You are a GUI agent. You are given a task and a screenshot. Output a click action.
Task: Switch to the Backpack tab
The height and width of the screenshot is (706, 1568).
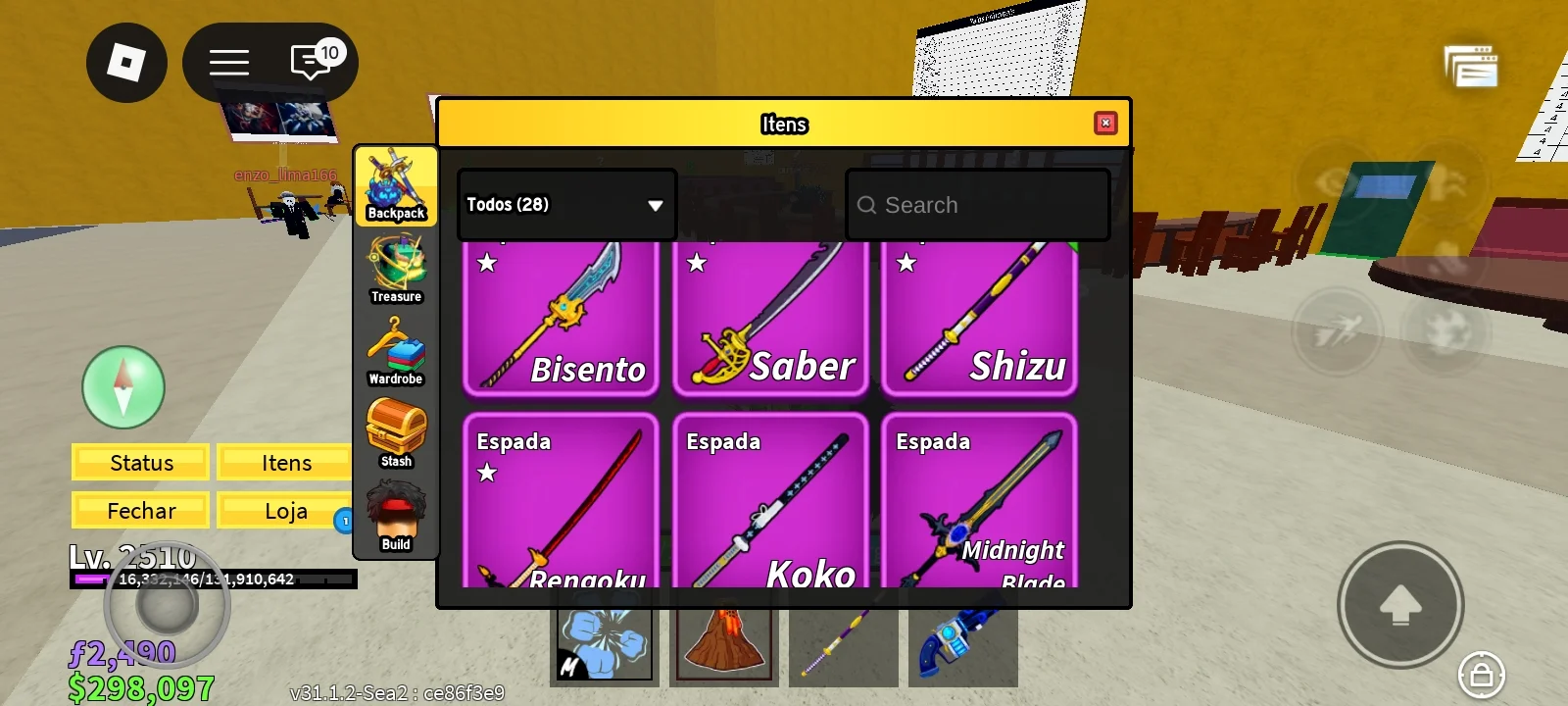click(396, 186)
